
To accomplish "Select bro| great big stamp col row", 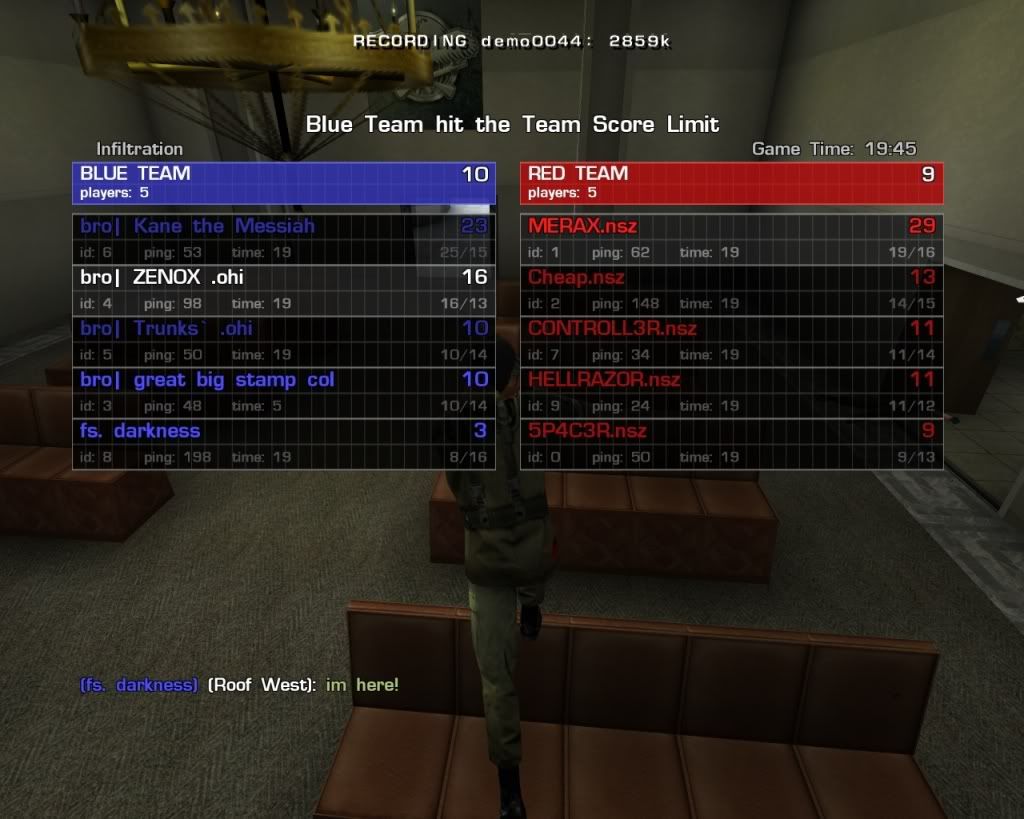I will [x=283, y=392].
